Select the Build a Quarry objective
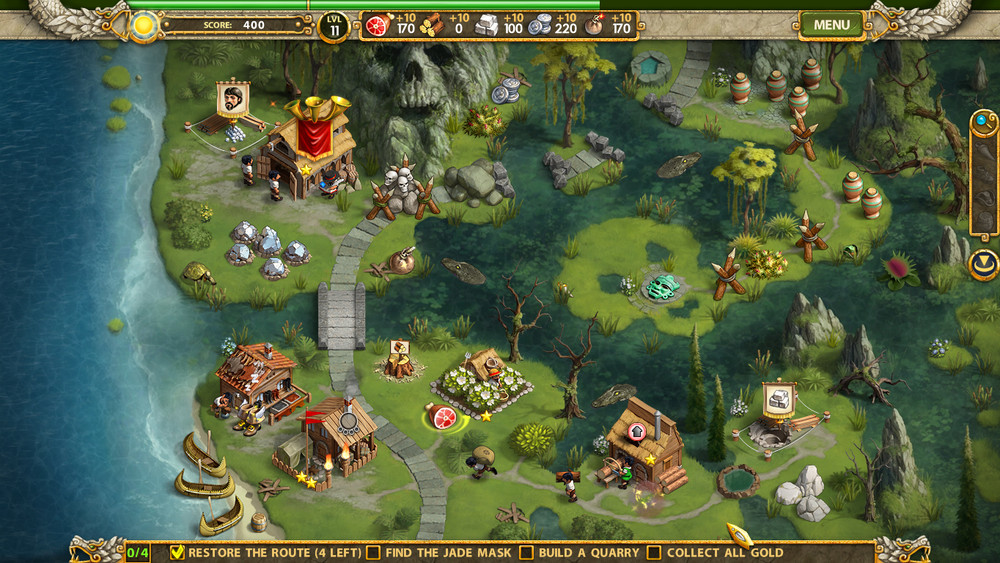Viewport: 1000px width, 563px height. (x=526, y=552)
